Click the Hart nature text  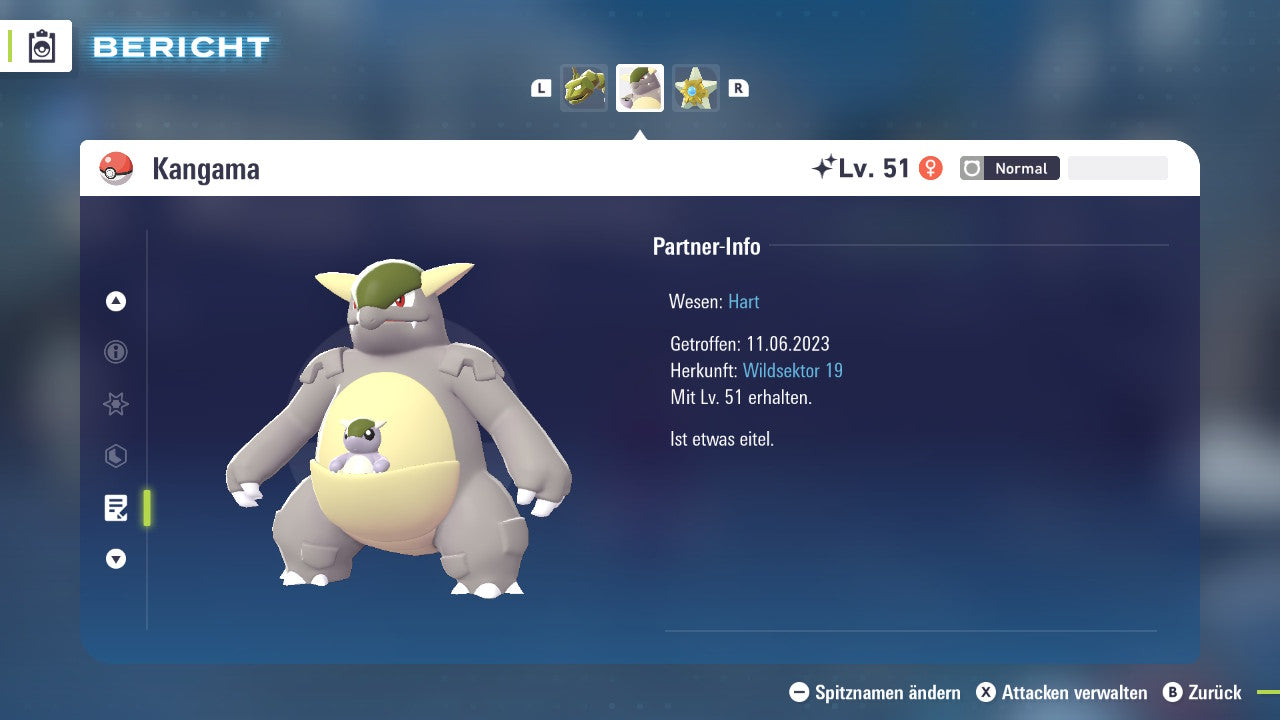(x=743, y=301)
